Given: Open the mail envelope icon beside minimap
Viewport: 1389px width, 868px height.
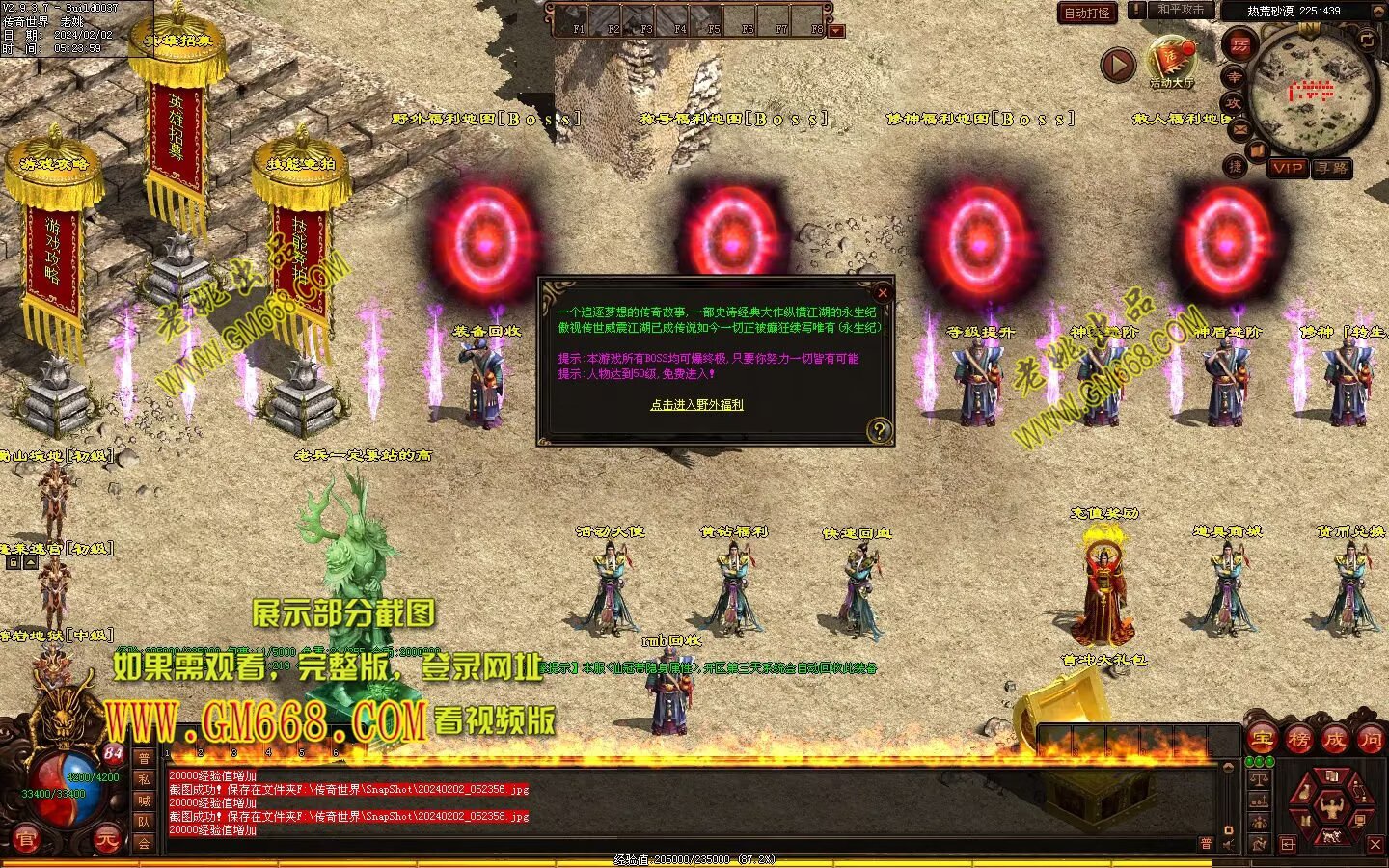Looking at the screenshot, I should point(1240,129).
